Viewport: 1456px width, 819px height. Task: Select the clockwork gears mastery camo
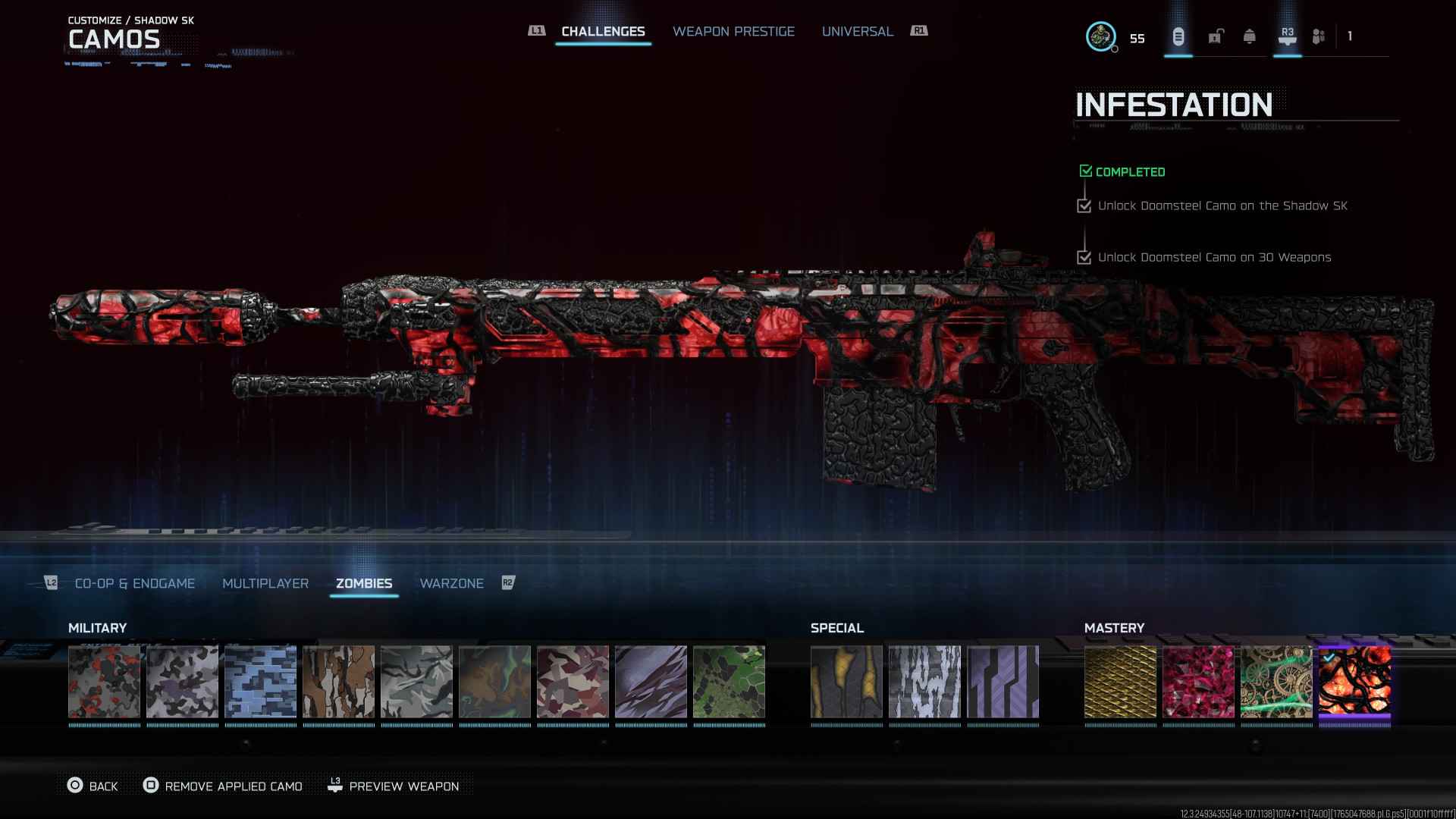click(x=1276, y=682)
